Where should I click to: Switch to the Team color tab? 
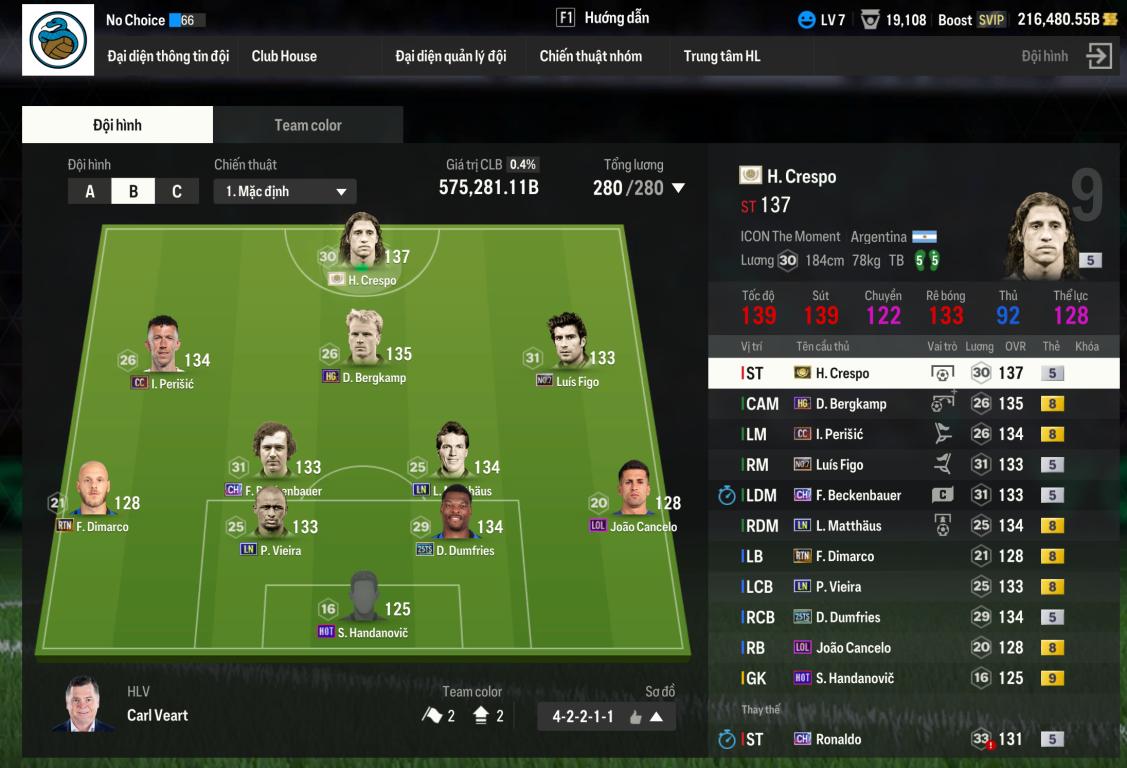(308, 125)
